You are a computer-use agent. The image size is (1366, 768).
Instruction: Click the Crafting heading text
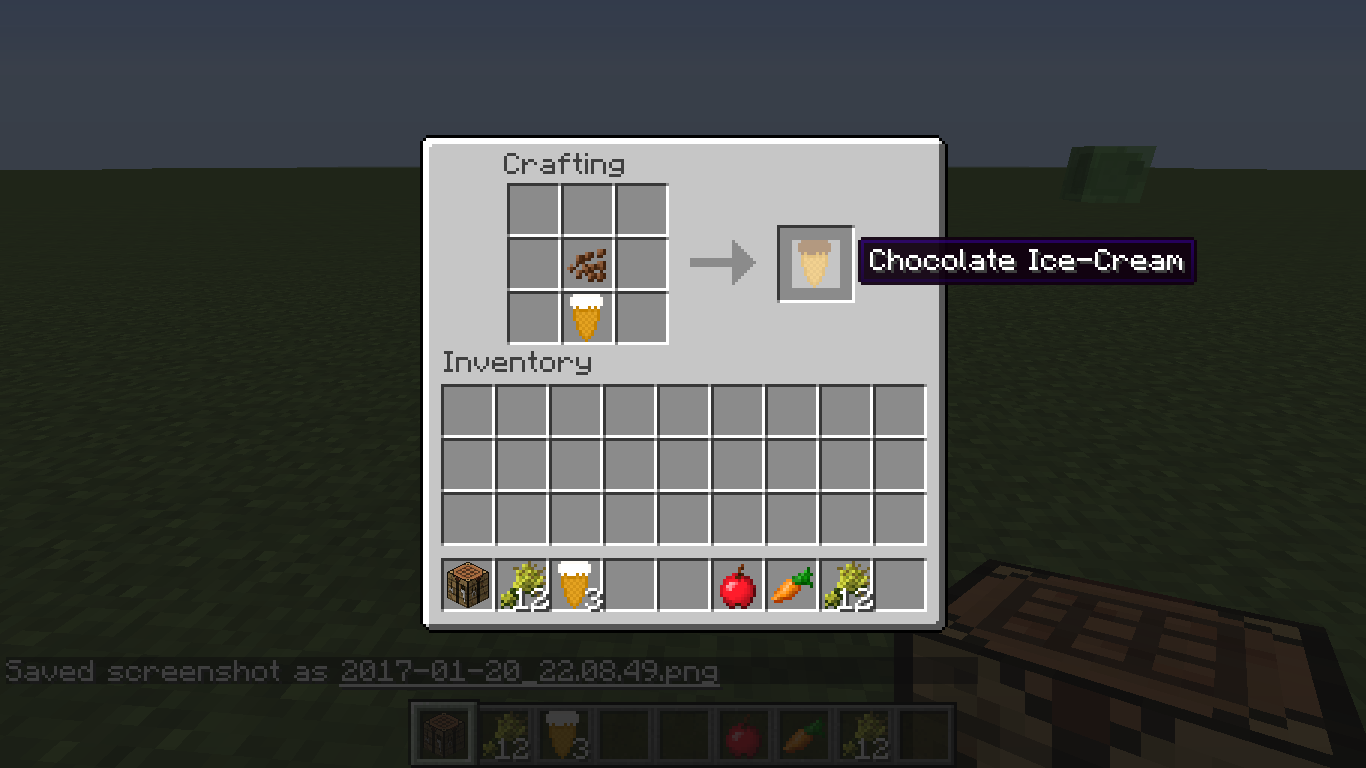[564, 164]
